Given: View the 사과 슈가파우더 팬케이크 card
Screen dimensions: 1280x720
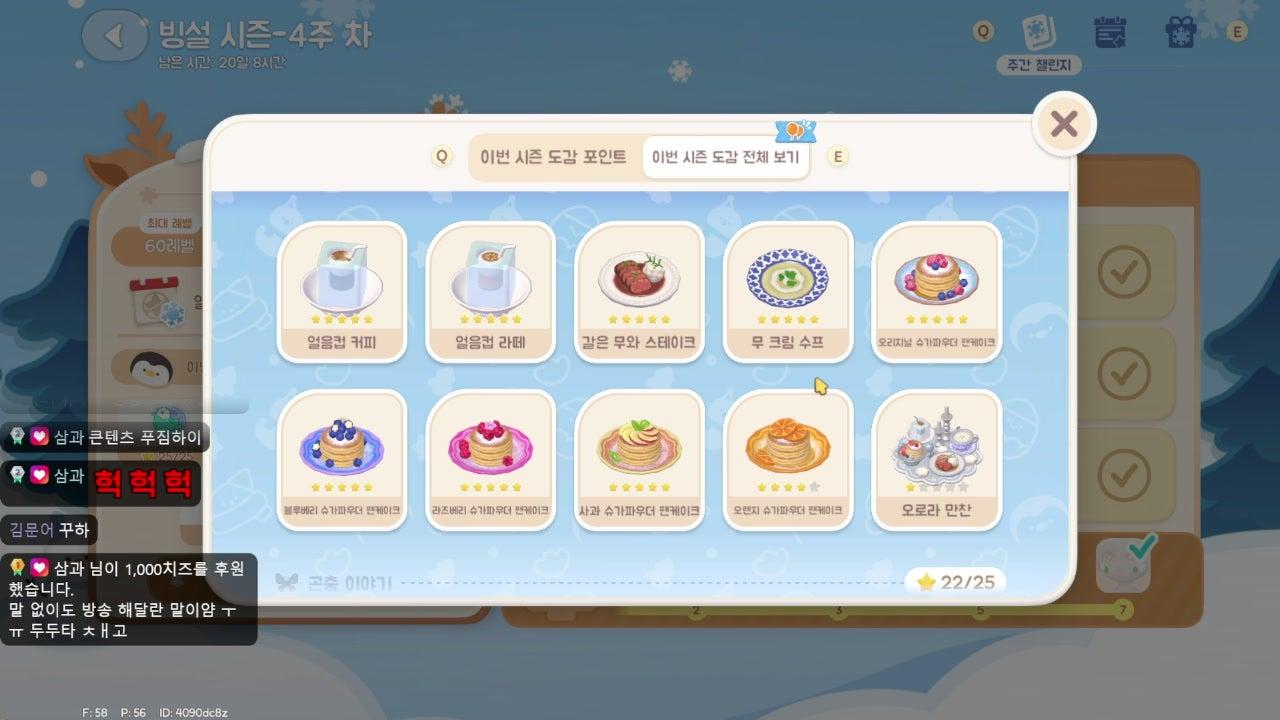Looking at the screenshot, I should [x=639, y=459].
